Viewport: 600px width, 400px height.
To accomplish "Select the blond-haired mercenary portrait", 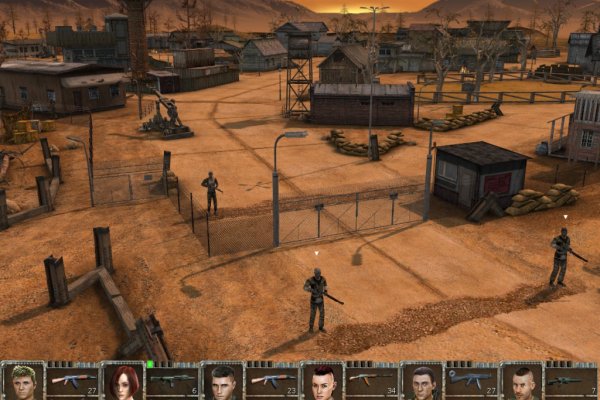I will coord(22,382).
